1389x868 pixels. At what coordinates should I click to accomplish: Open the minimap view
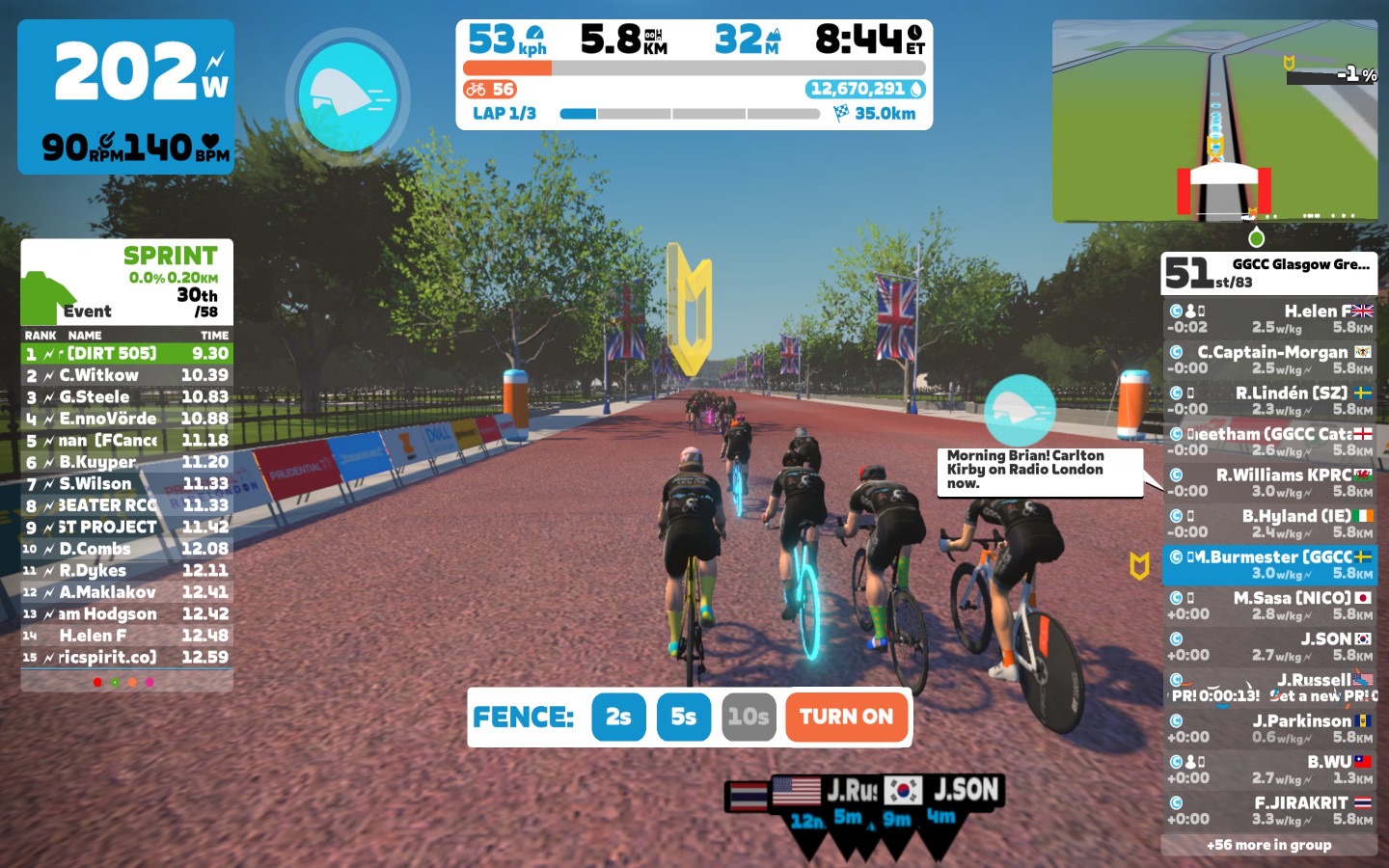click(x=1213, y=121)
